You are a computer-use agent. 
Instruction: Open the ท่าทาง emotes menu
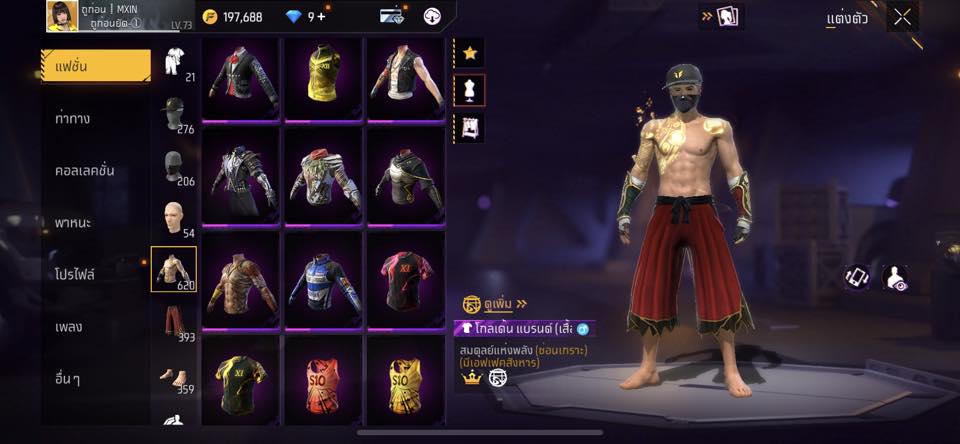(x=73, y=118)
